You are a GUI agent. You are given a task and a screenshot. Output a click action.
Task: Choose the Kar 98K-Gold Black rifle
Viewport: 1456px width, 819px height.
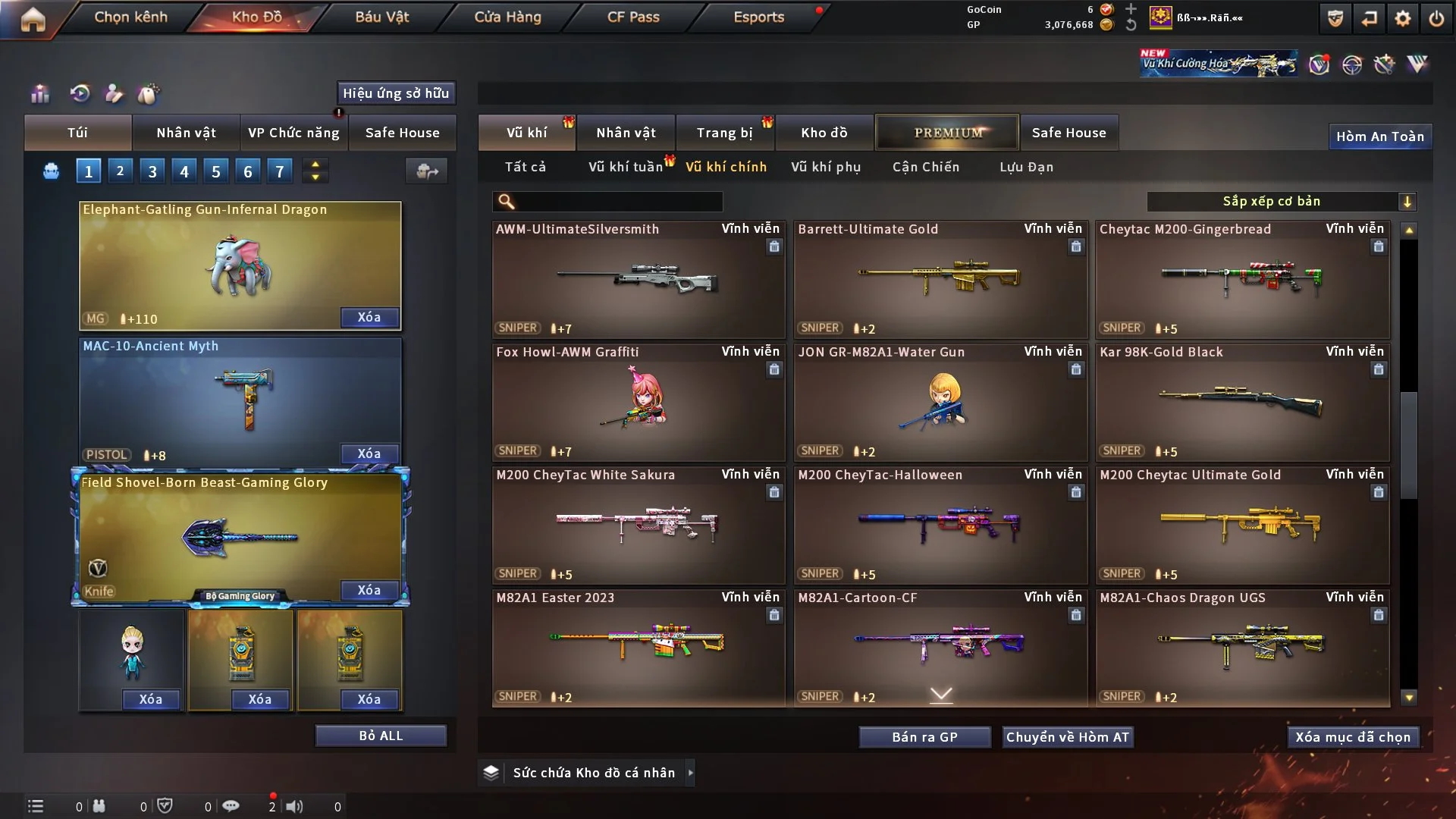pyautogui.click(x=1242, y=402)
